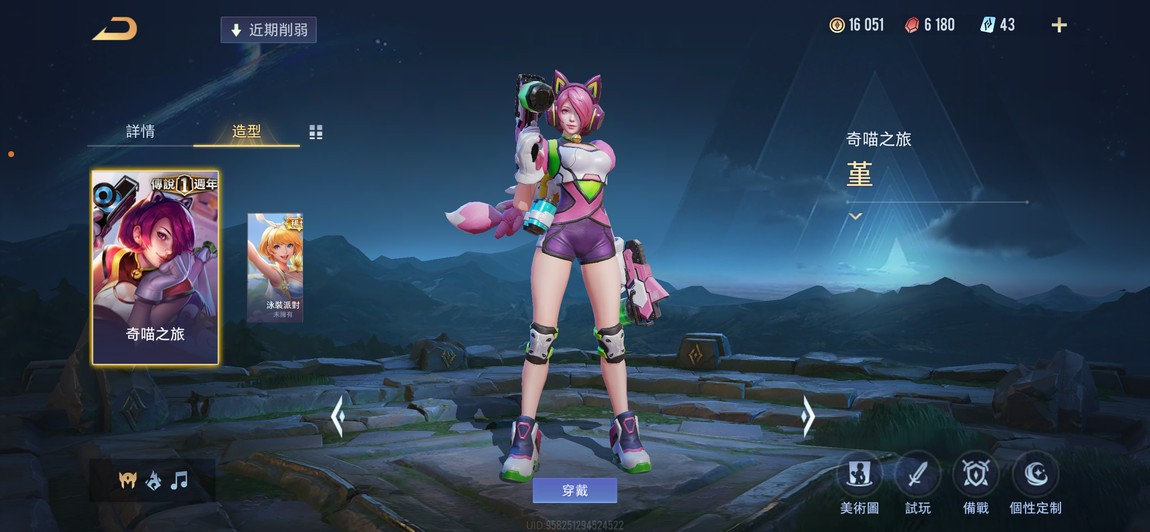Image resolution: width=1150 pixels, height=532 pixels.
Task: Select the 奇喵之旅 skin card
Action: click(155, 267)
